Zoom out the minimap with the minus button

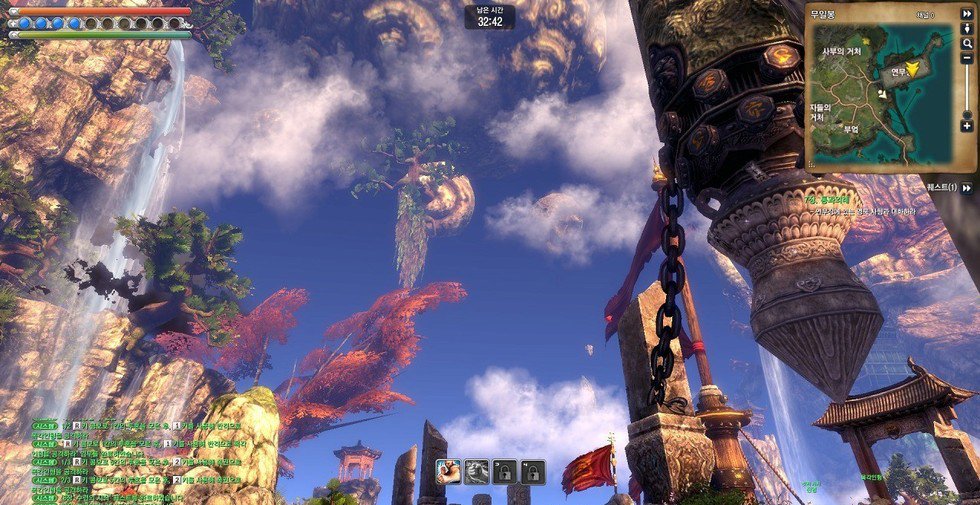[967, 59]
